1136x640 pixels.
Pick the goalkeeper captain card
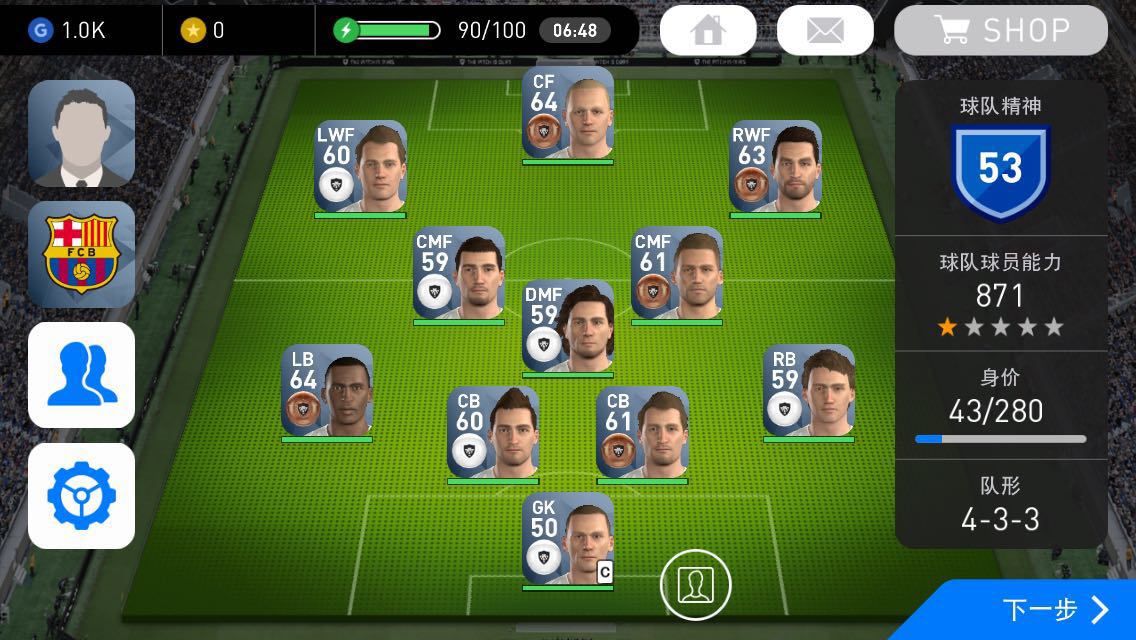tap(567, 538)
